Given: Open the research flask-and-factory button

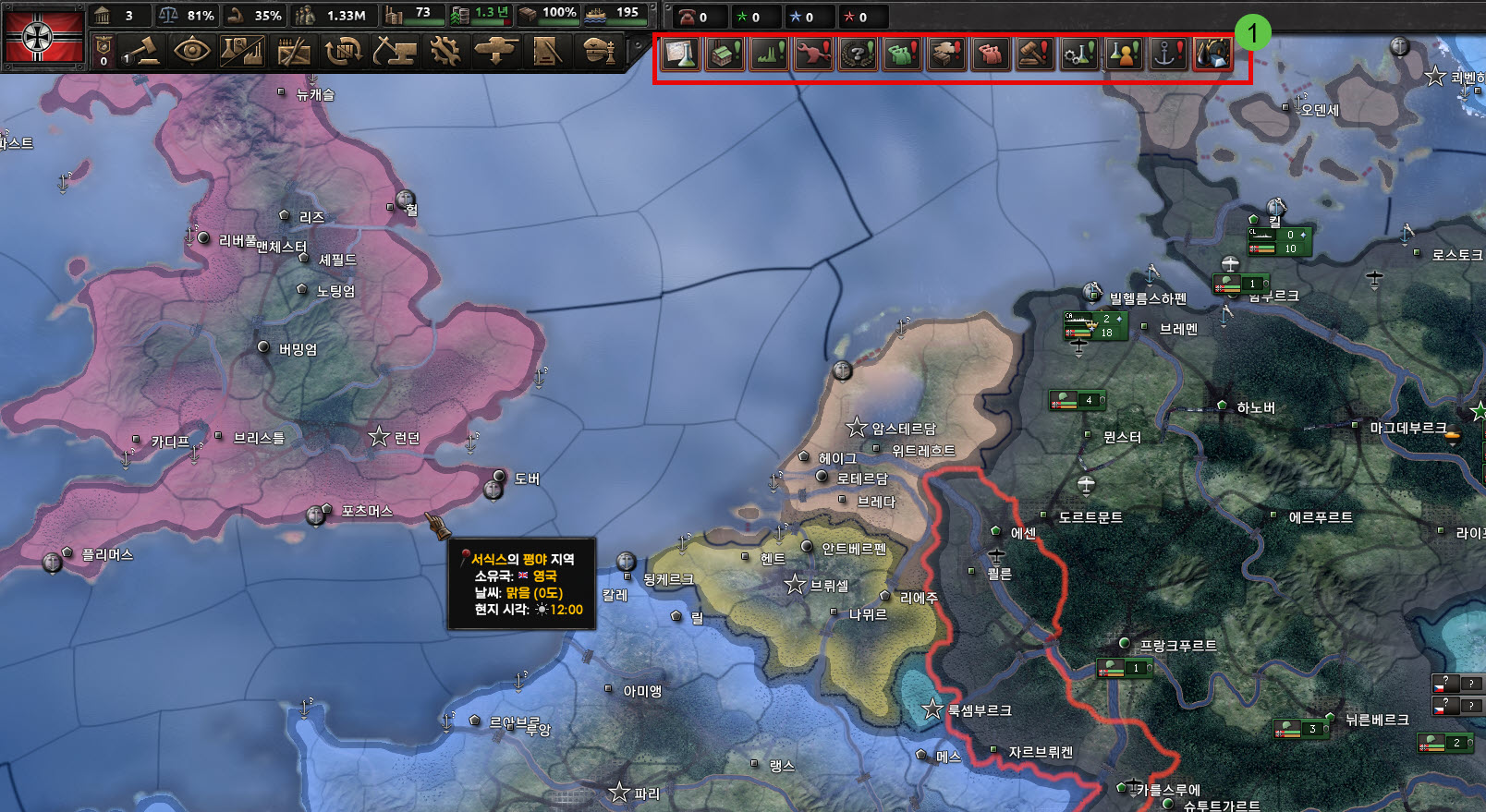Looking at the screenshot, I should pyautogui.click(x=242, y=51).
